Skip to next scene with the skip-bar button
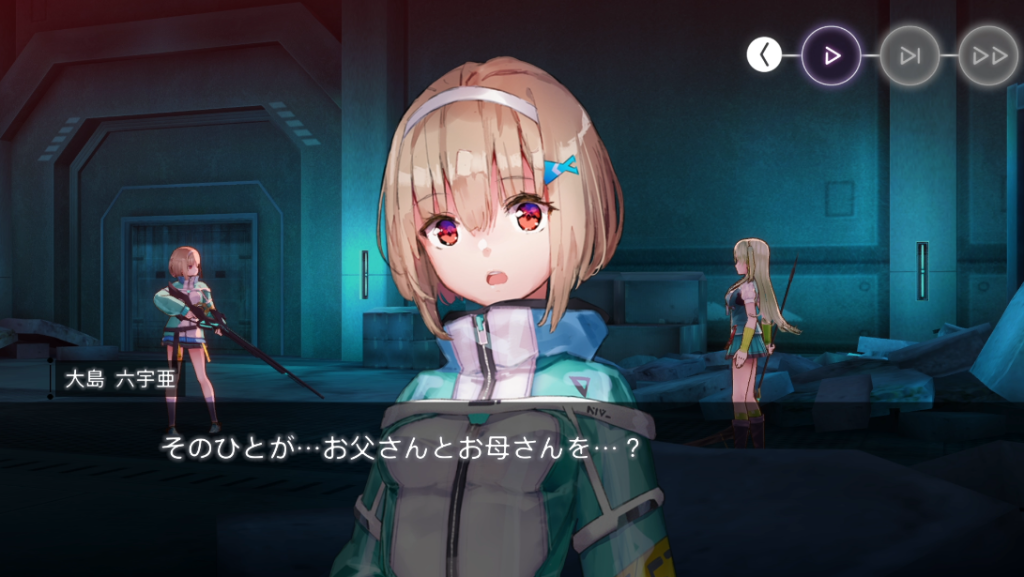Screen dimensions: 1024x577 pos(910,55)
